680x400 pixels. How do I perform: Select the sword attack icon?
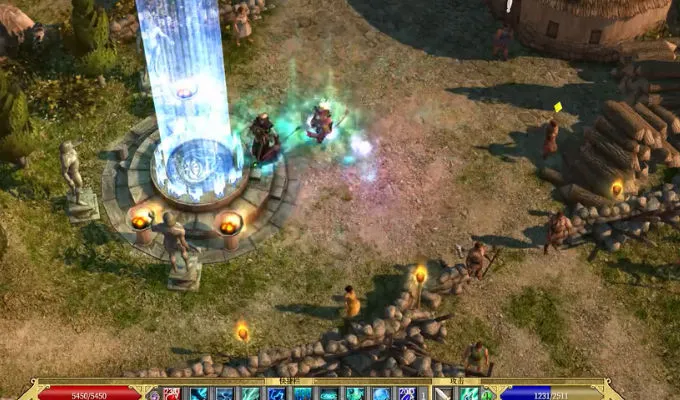[x=442, y=393]
